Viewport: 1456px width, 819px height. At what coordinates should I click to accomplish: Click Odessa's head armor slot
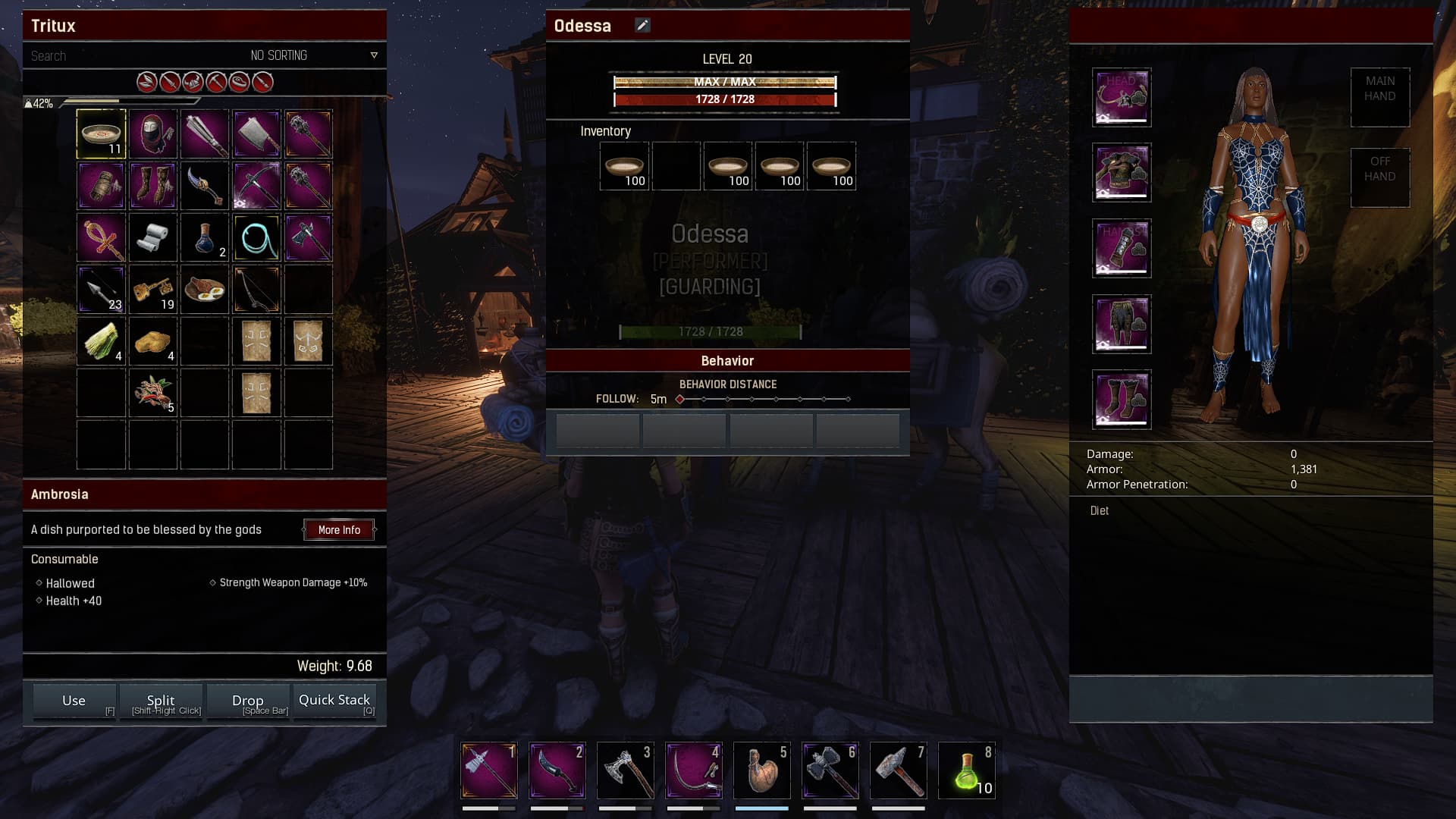pos(1122,97)
